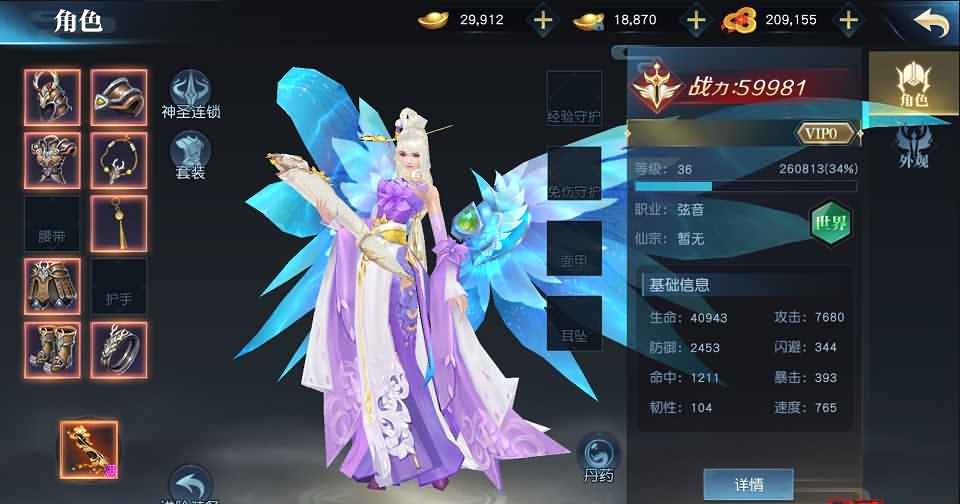960x504 pixels.
Task: Open the 套装 set bonus menu
Action: pyautogui.click(x=190, y=157)
